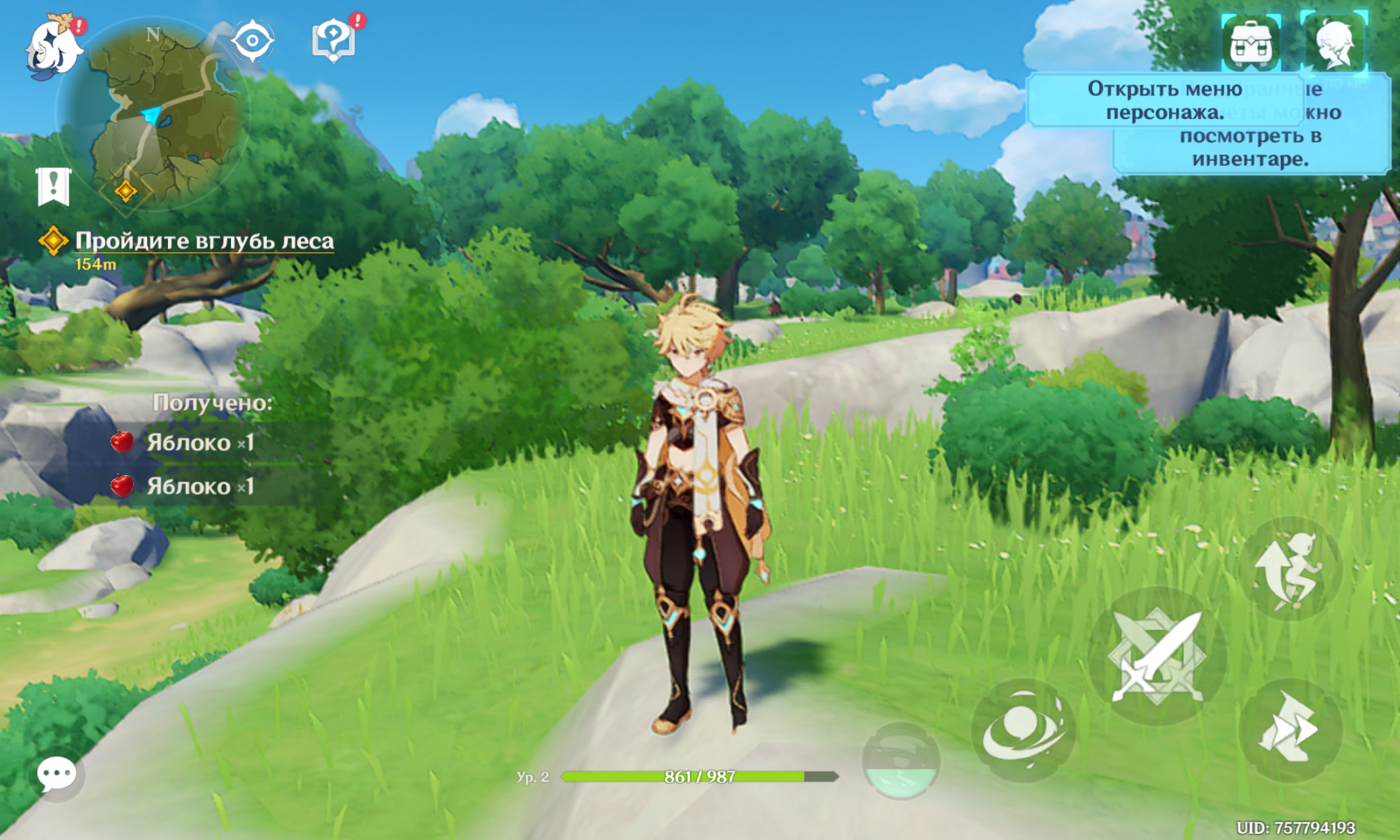Open the quest journal banner icon
Screen dimensions: 1400x840
(53, 186)
